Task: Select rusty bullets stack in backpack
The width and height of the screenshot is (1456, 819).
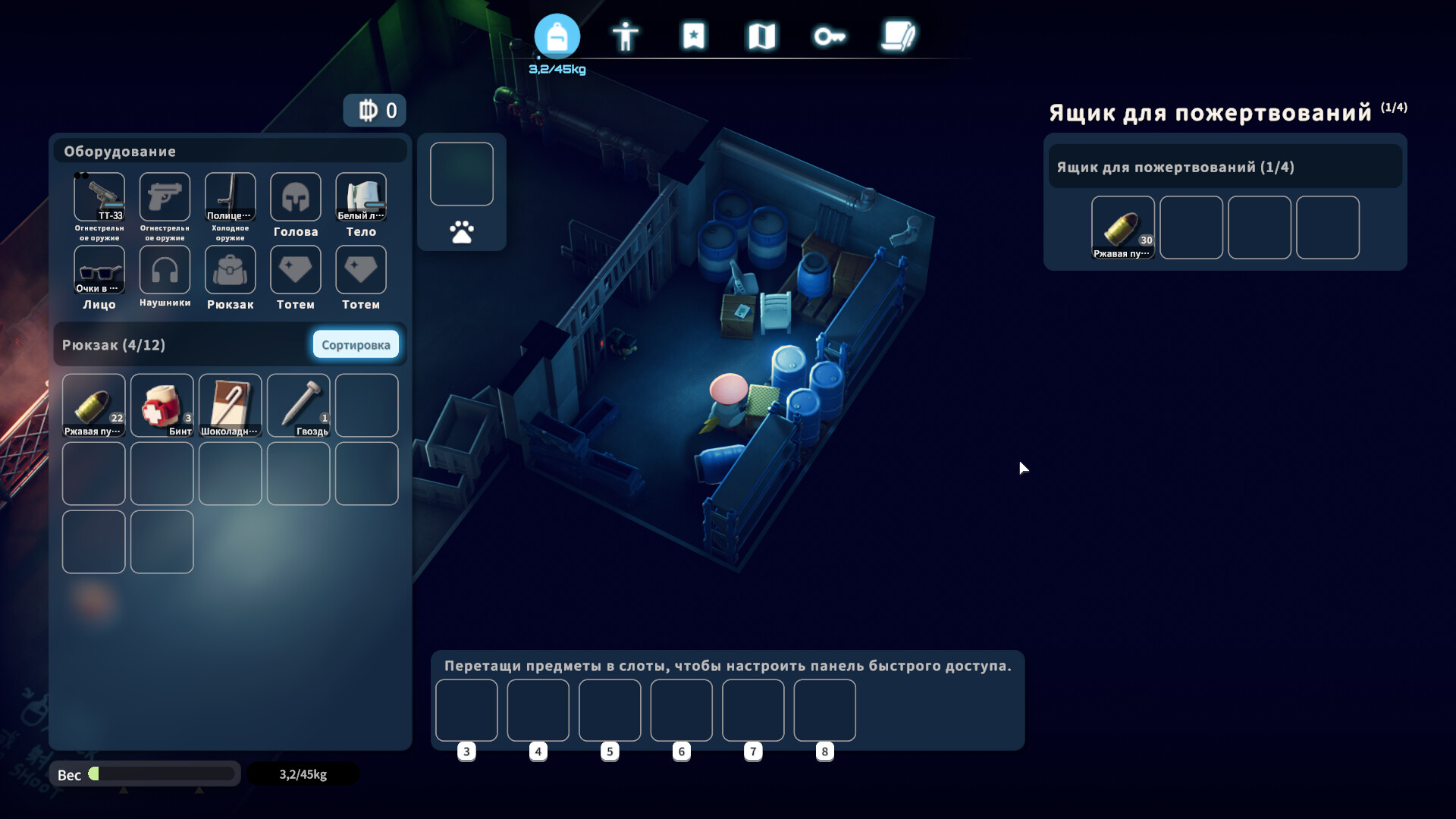Action: (94, 405)
